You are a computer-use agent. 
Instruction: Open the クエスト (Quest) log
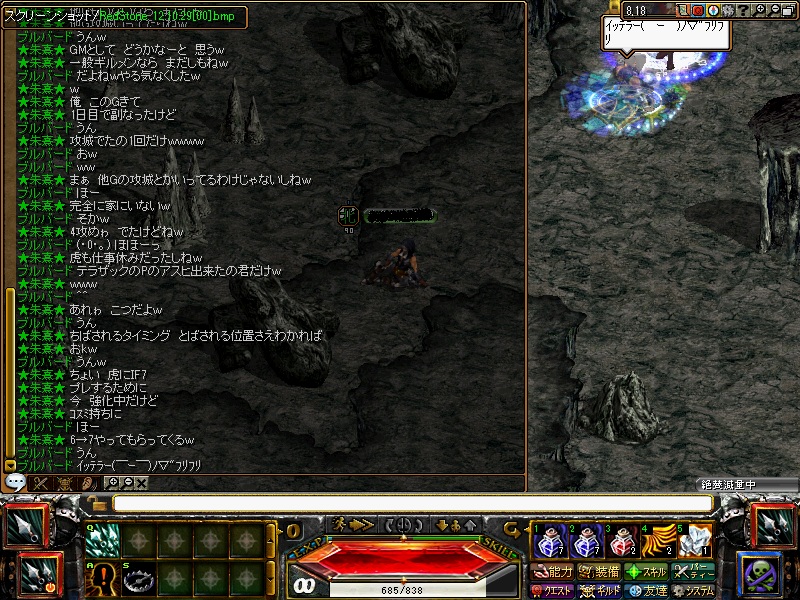click(x=553, y=591)
